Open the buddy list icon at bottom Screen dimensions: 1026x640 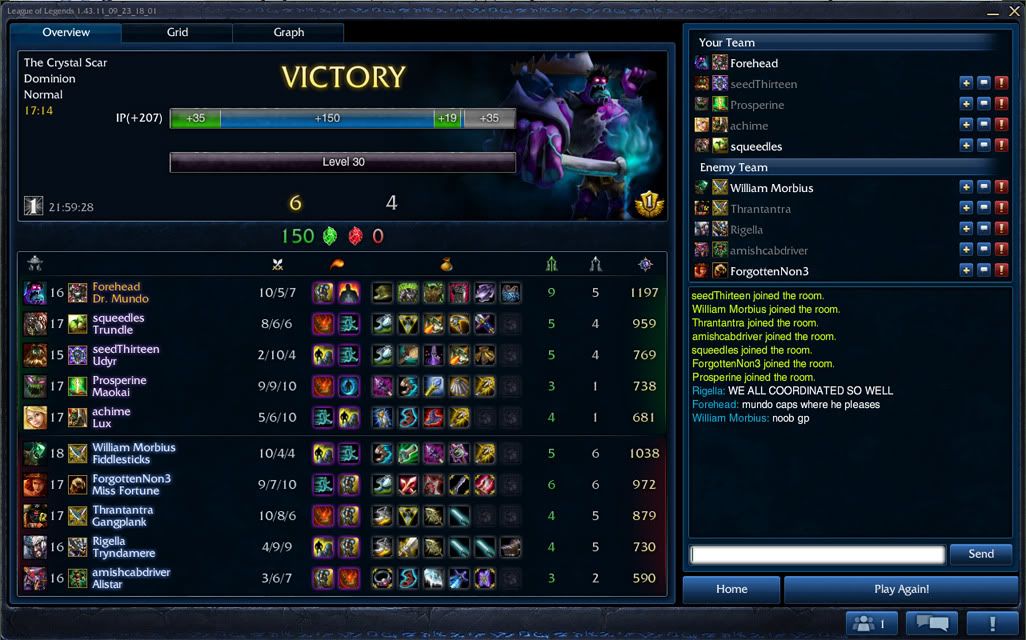tap(870, 623)
